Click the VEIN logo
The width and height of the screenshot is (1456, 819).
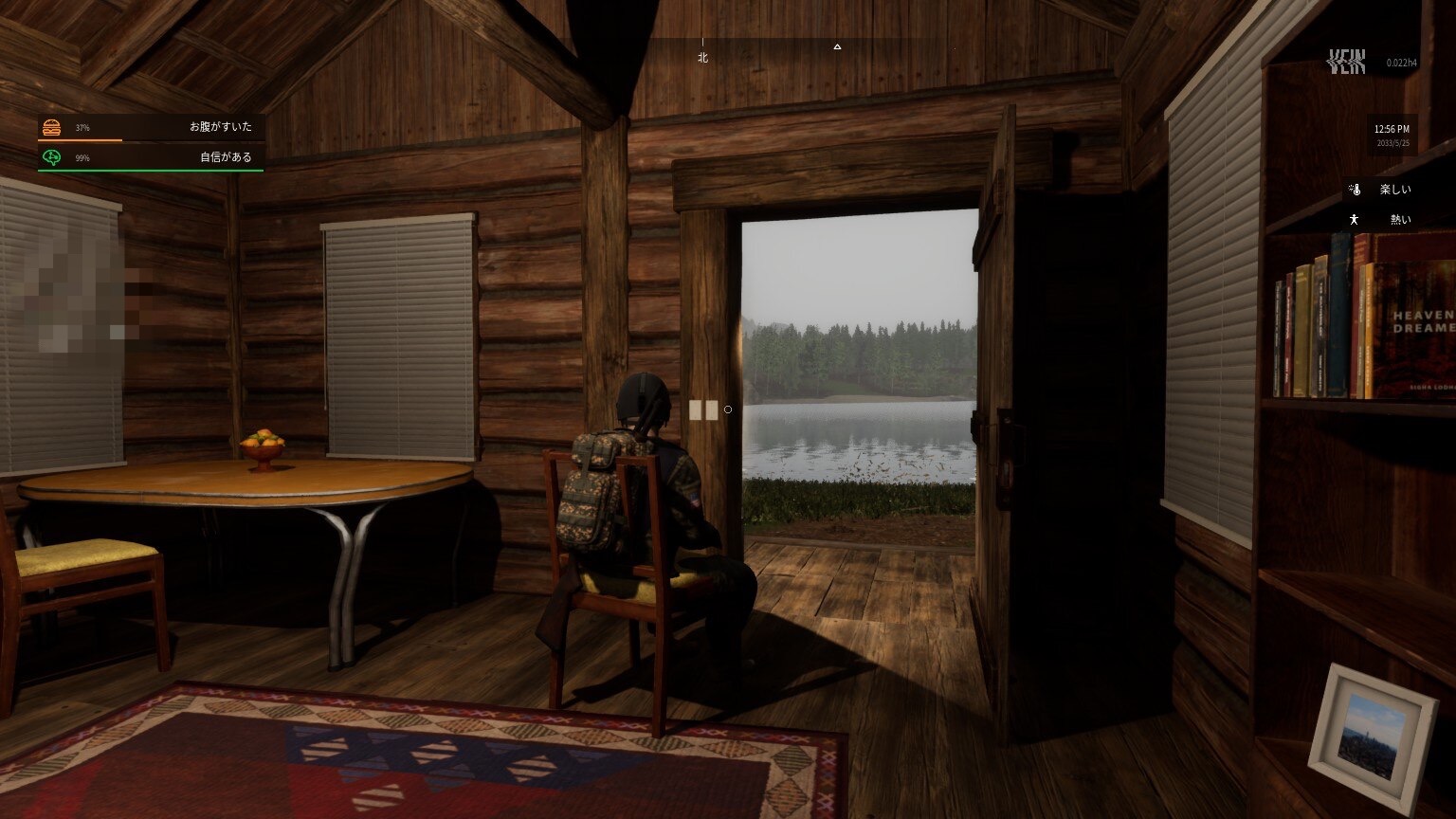pyautogui.click(x=1346, y=63)
